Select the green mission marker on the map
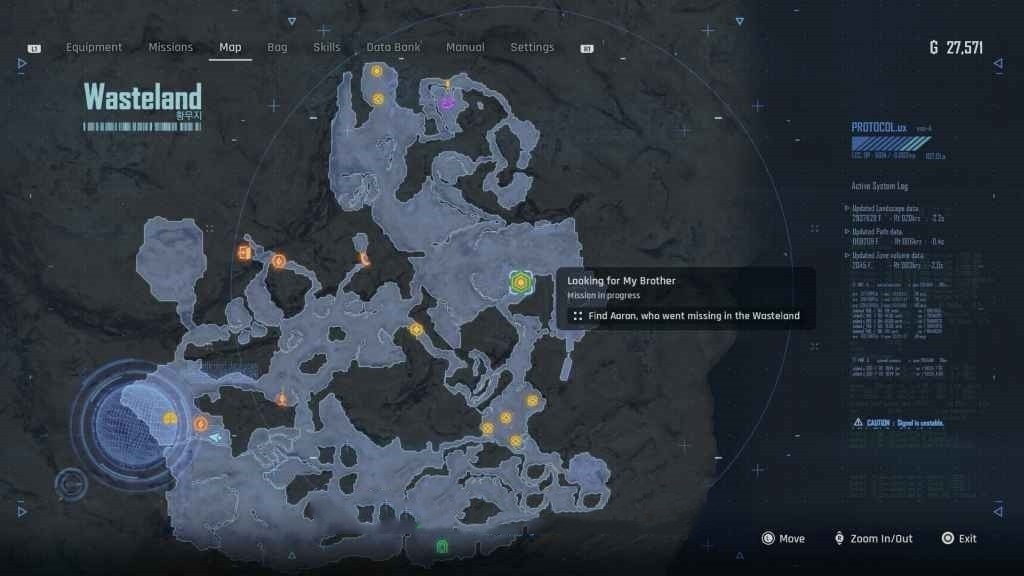Image resolution: width=1024 pixels, height=576 pixels. pos(520,283)
